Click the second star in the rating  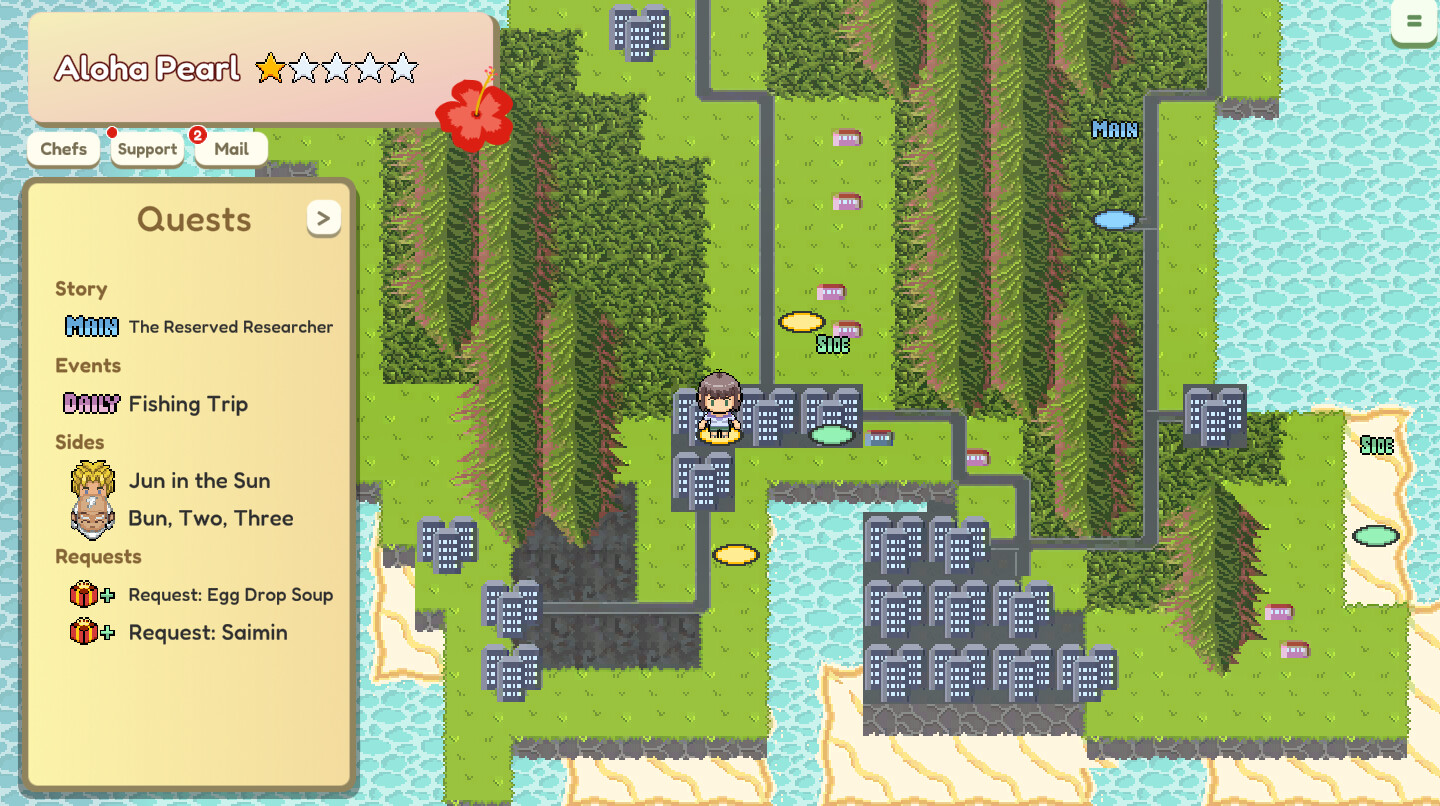[304, 68]
